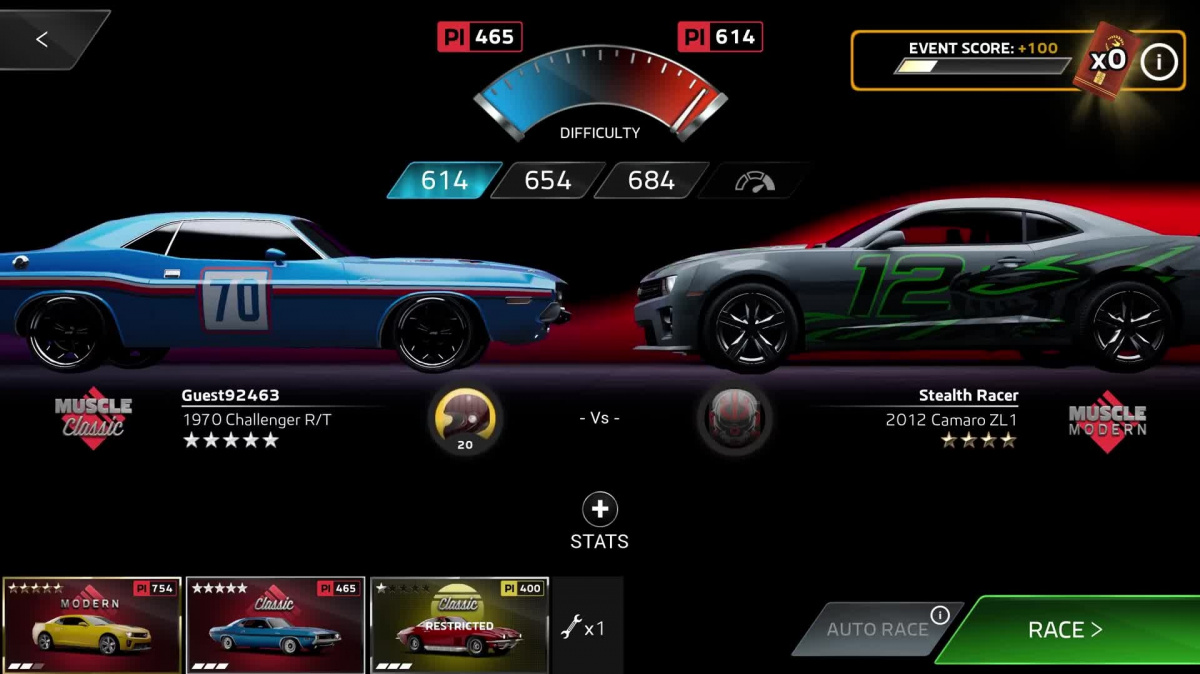Image resolution: width=1200 pixels, height=674 pixels.
Task: Pick the blue Classic PI 465 car
Action: coord(275,625)
